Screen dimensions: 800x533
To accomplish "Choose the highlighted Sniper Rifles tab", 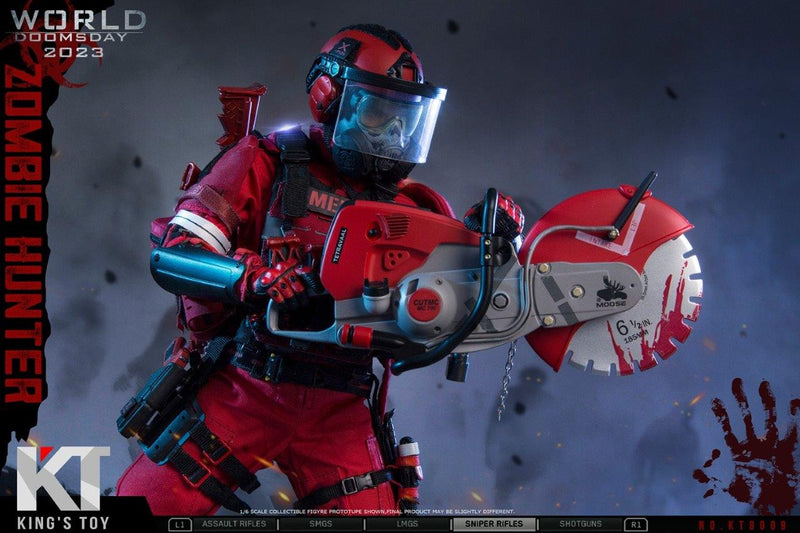I will click(x=494, y=523).
